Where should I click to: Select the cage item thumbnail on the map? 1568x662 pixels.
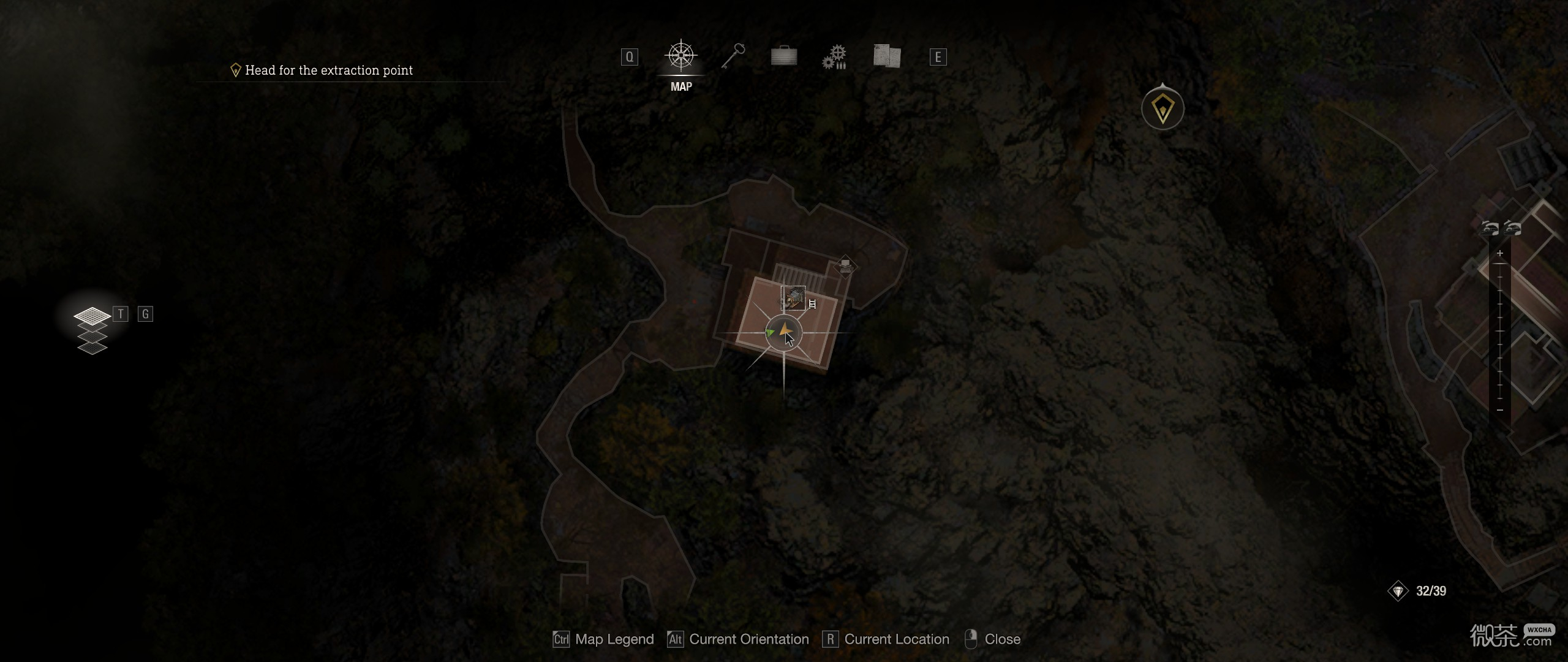click(x=793, y=298)
